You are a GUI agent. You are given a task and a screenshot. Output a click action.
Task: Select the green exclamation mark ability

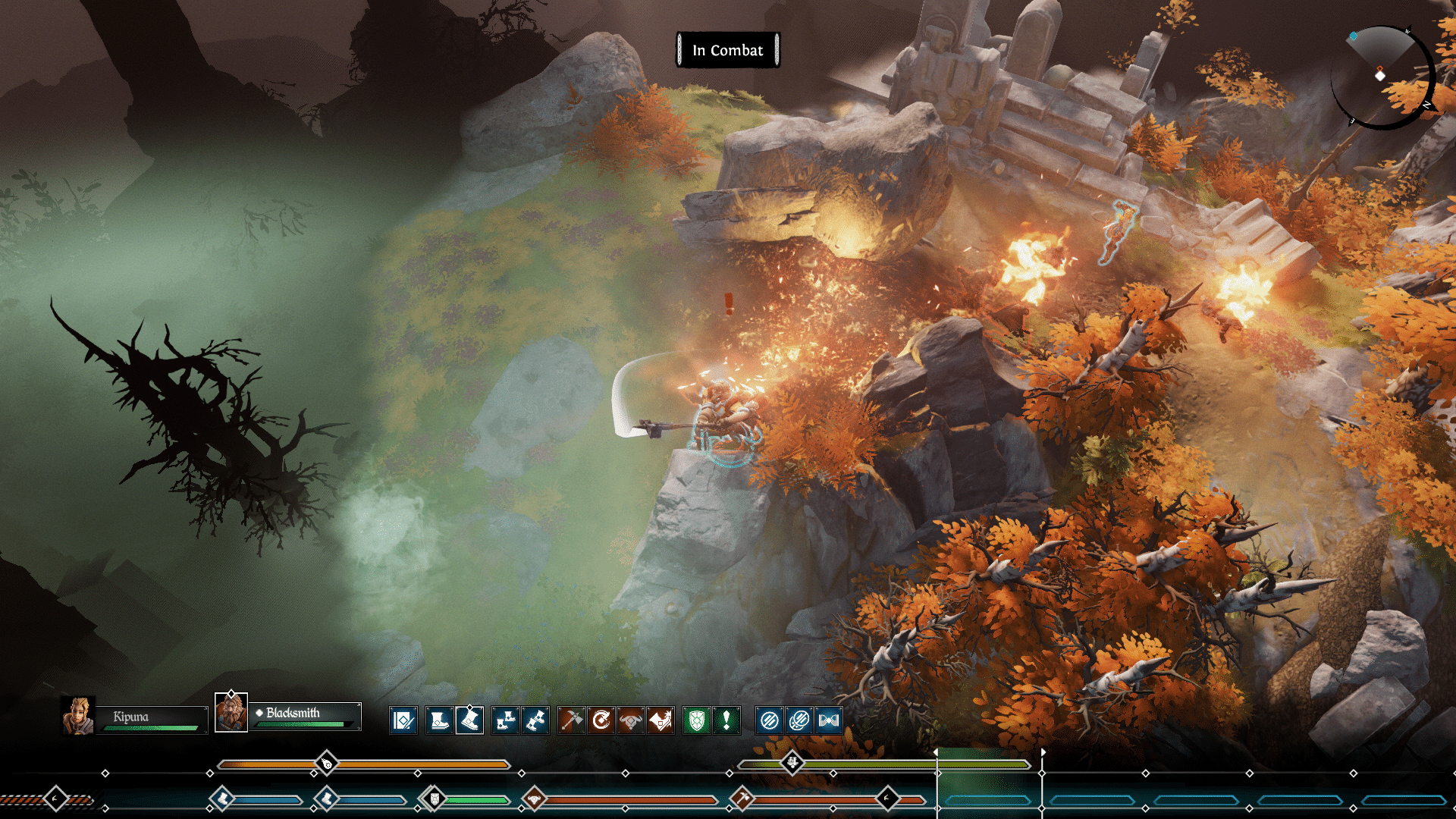726,720
